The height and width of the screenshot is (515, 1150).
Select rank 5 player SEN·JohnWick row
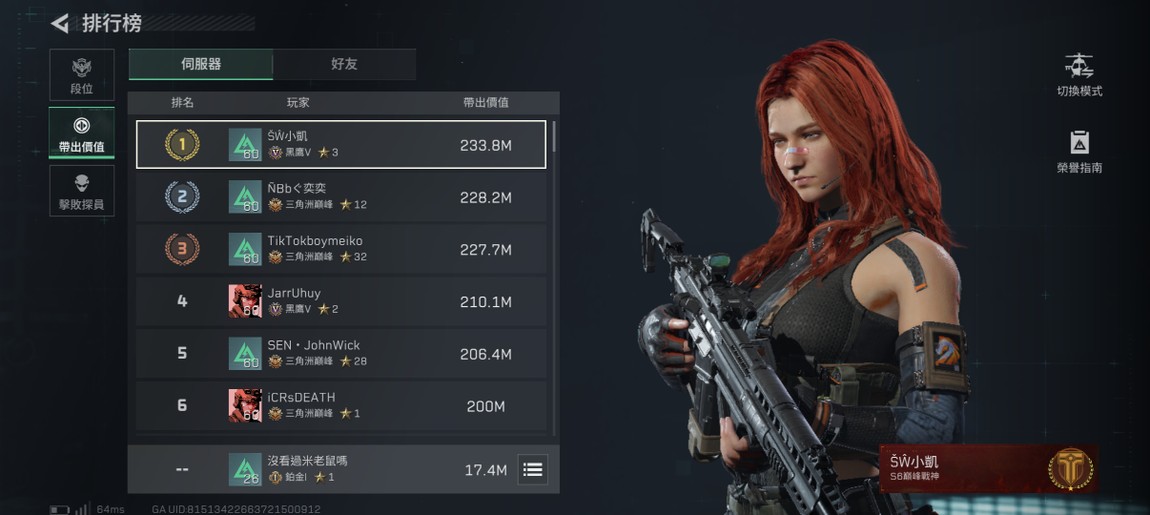pos(341,353)
